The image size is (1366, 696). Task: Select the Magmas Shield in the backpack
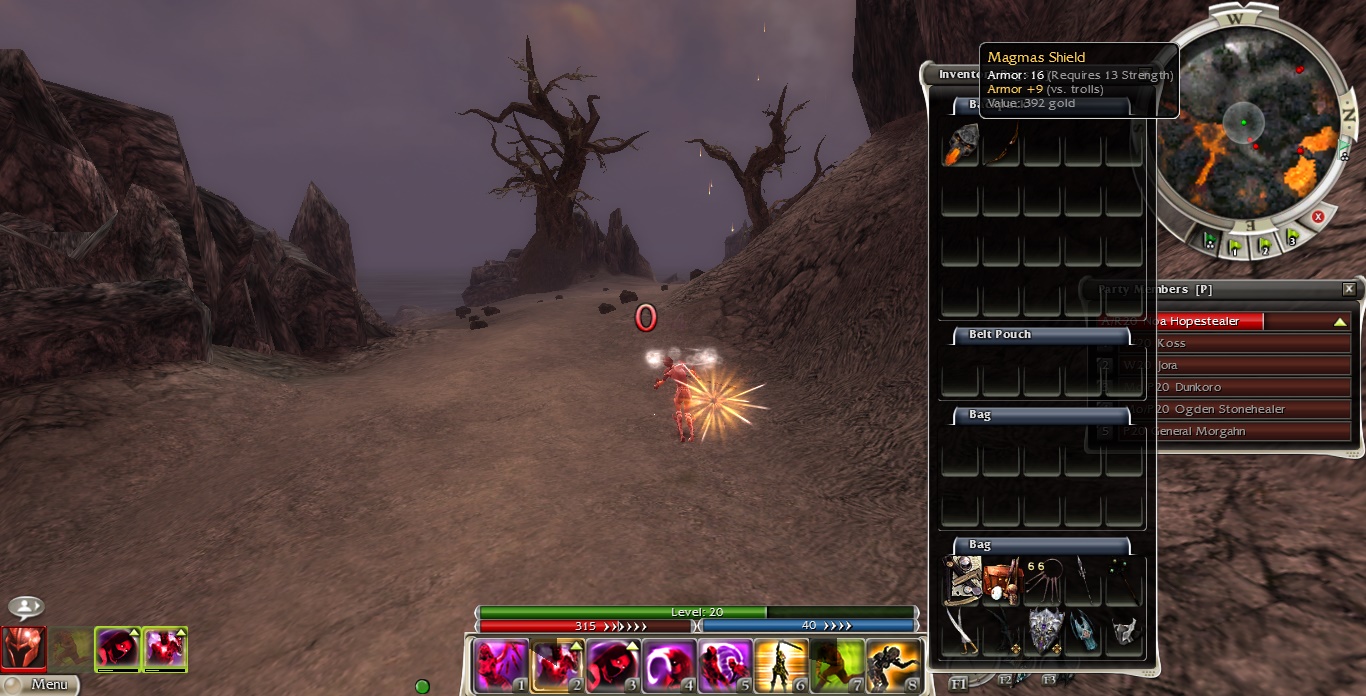click(x=960, y=146)
